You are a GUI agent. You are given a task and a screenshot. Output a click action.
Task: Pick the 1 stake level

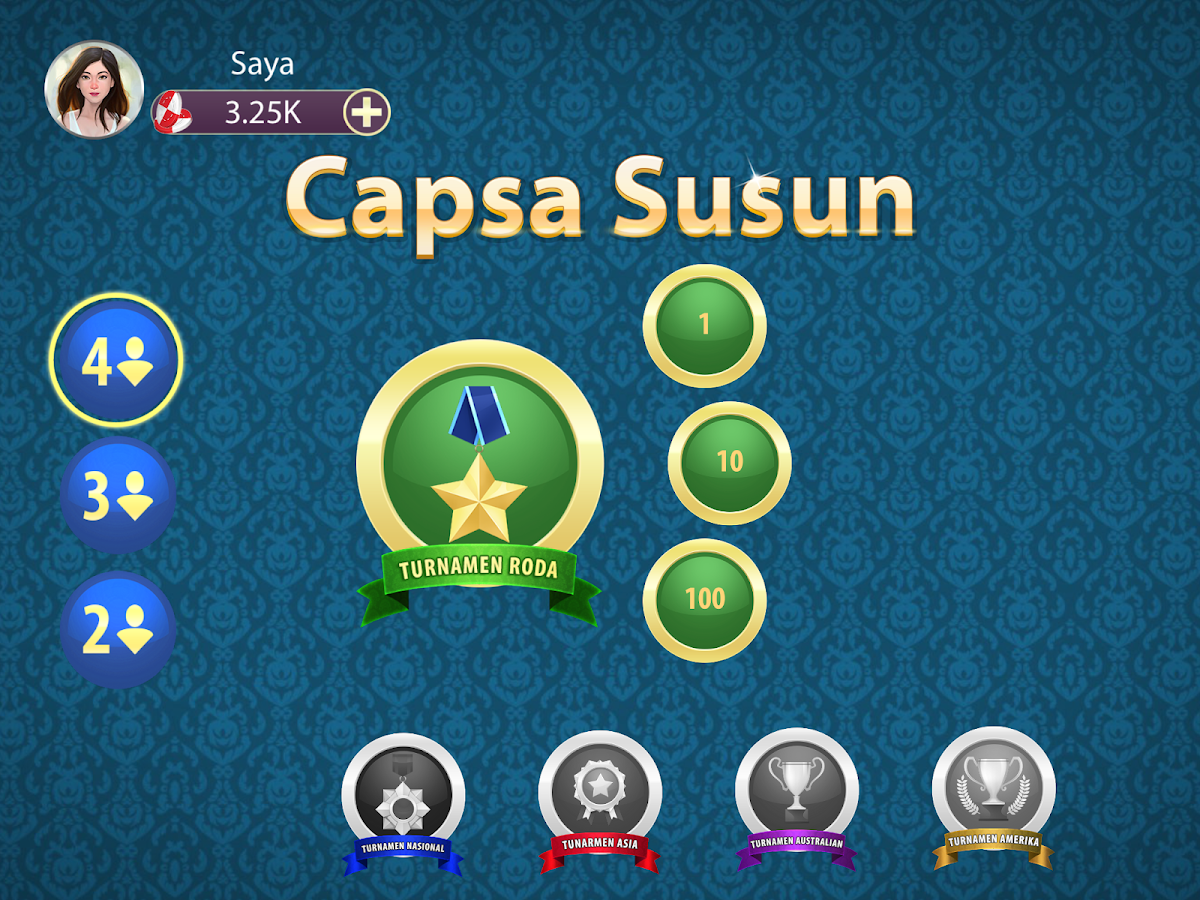pos(704,325)
